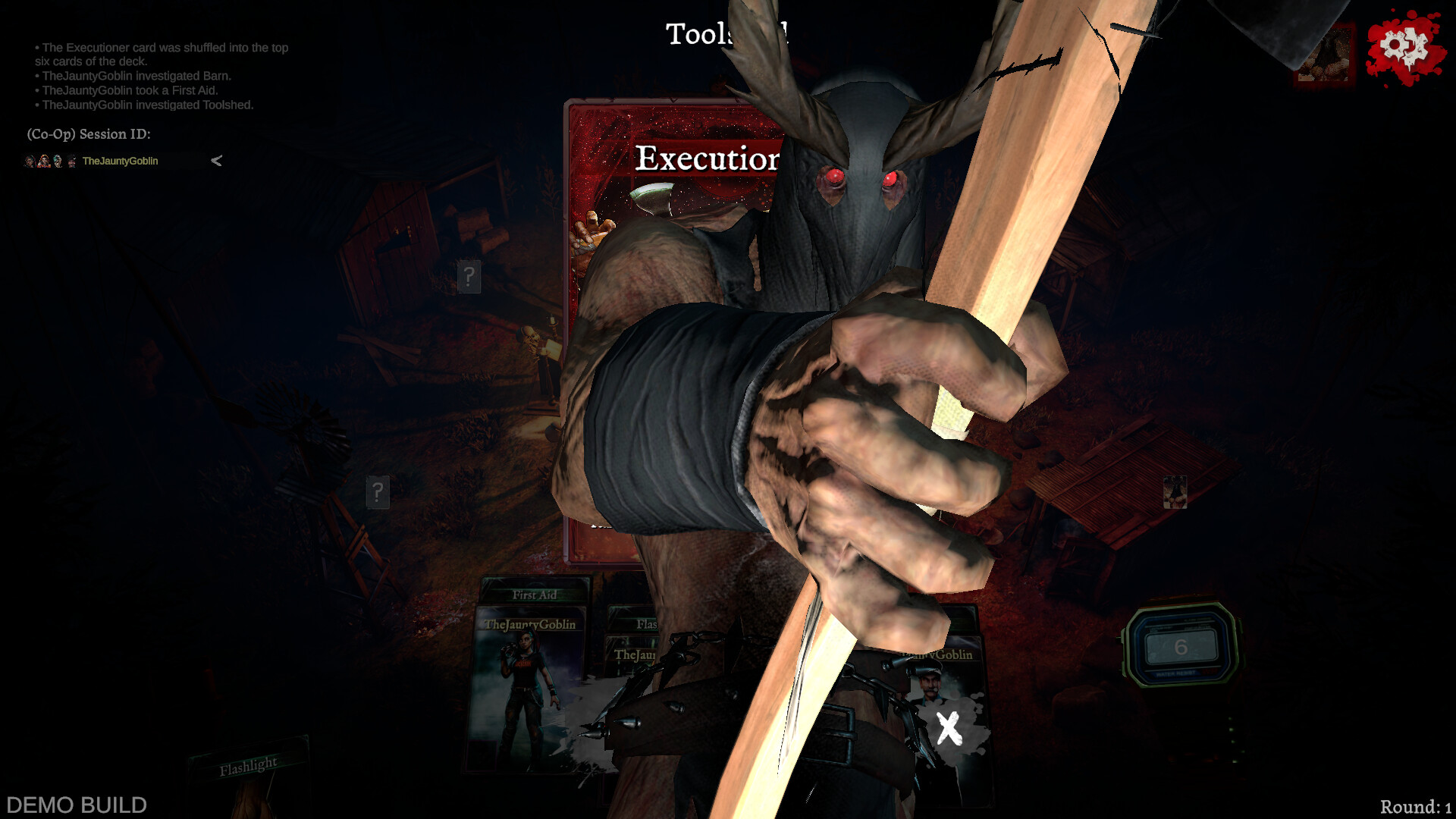
Task: Click the DEMO BUILD label
Action: (x=74, y=804)
